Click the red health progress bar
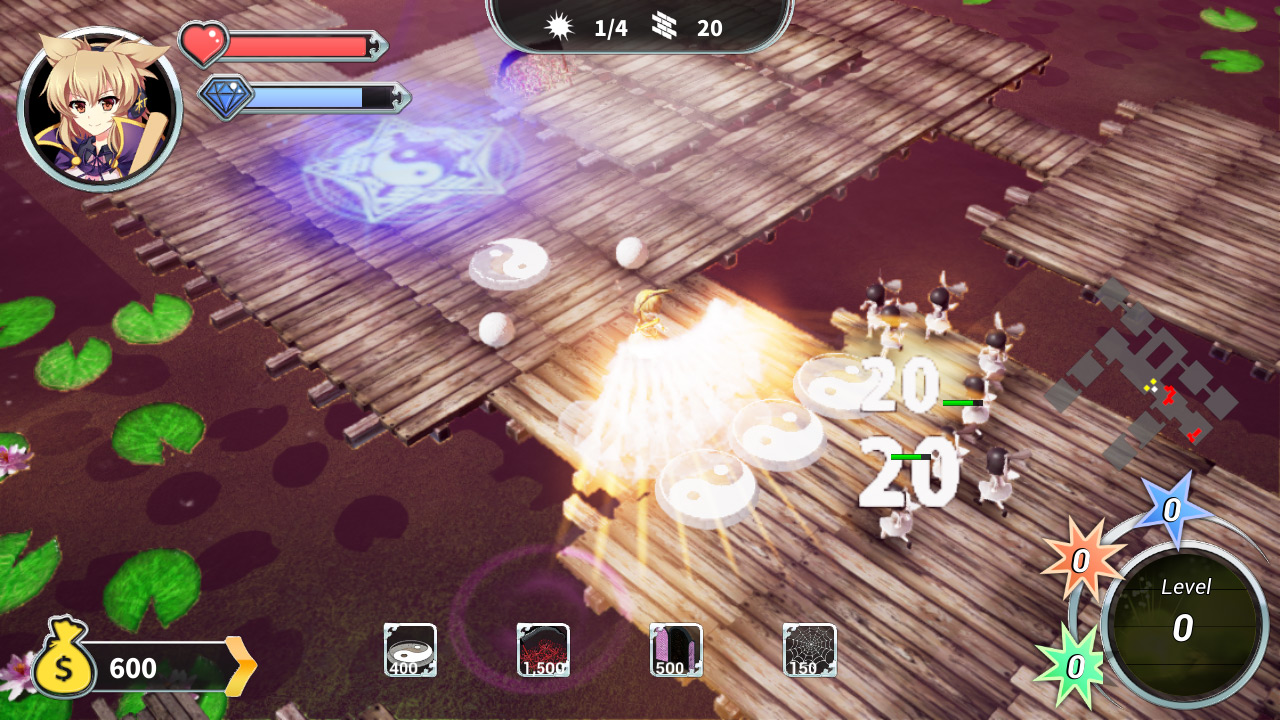 pos(300,43)
